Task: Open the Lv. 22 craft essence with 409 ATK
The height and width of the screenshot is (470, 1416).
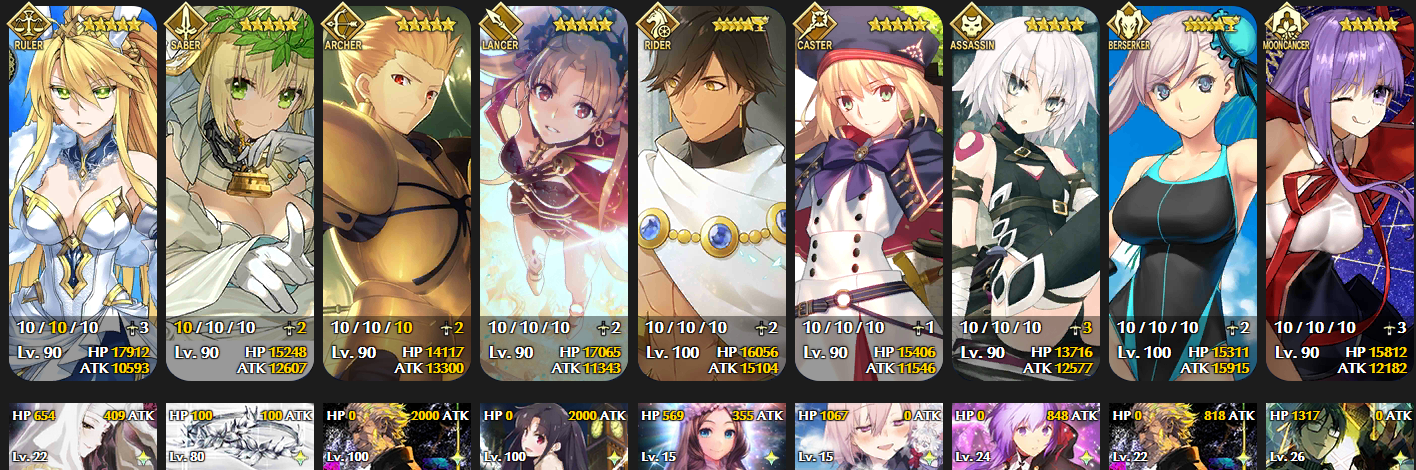Action: tap(82, 437)
